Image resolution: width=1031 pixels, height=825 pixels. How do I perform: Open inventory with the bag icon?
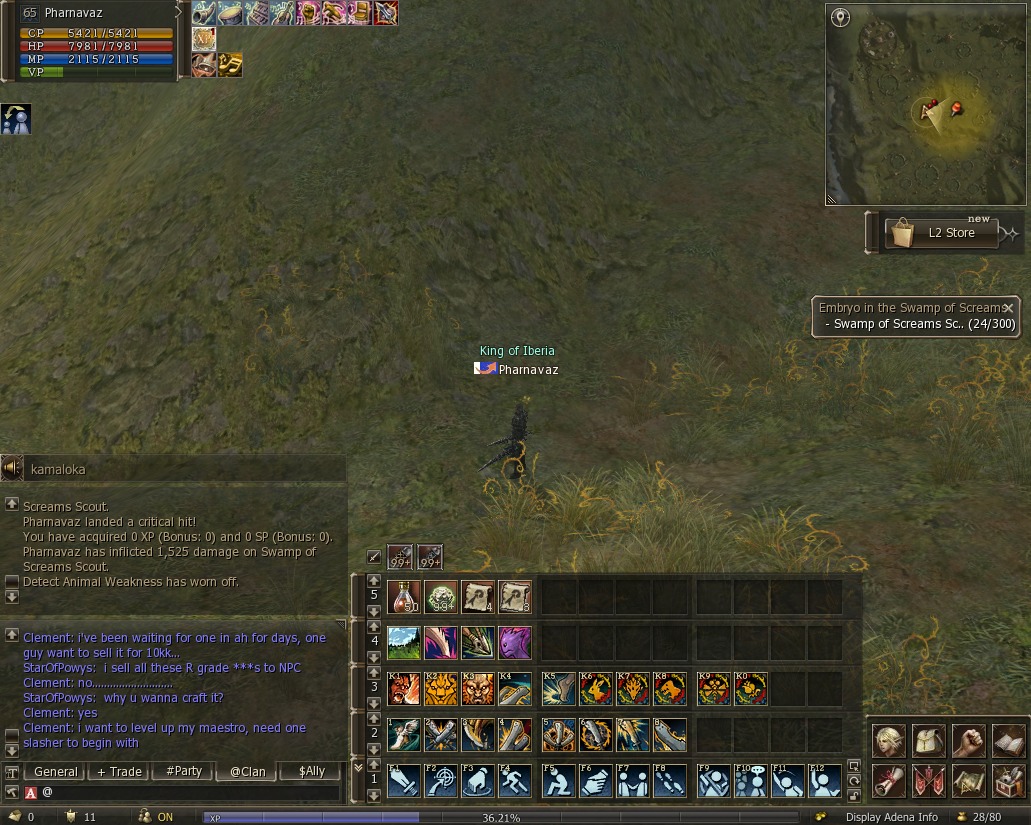929,740
